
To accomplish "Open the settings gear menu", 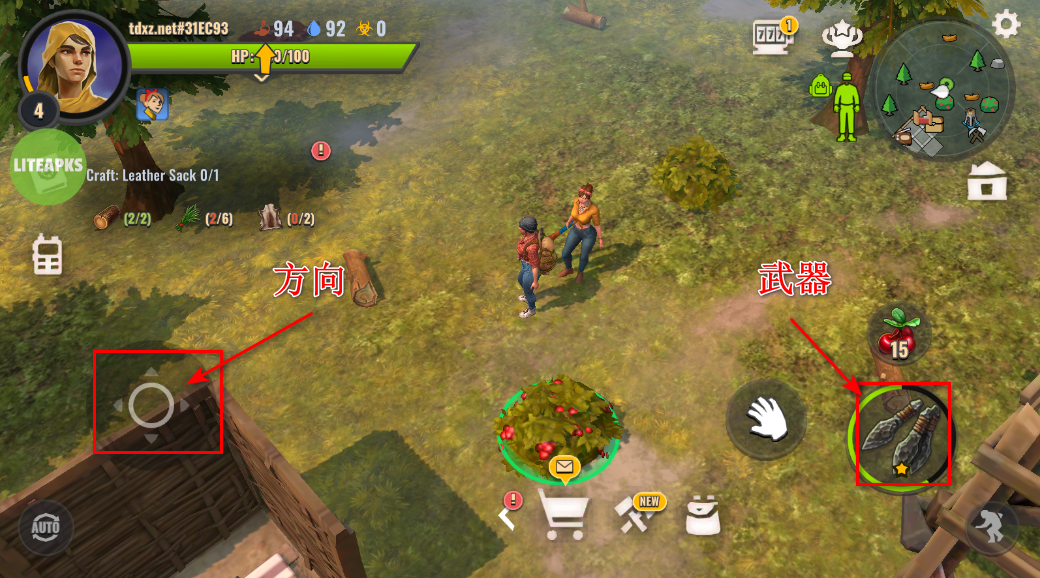I will click(x=1005, y=24).
